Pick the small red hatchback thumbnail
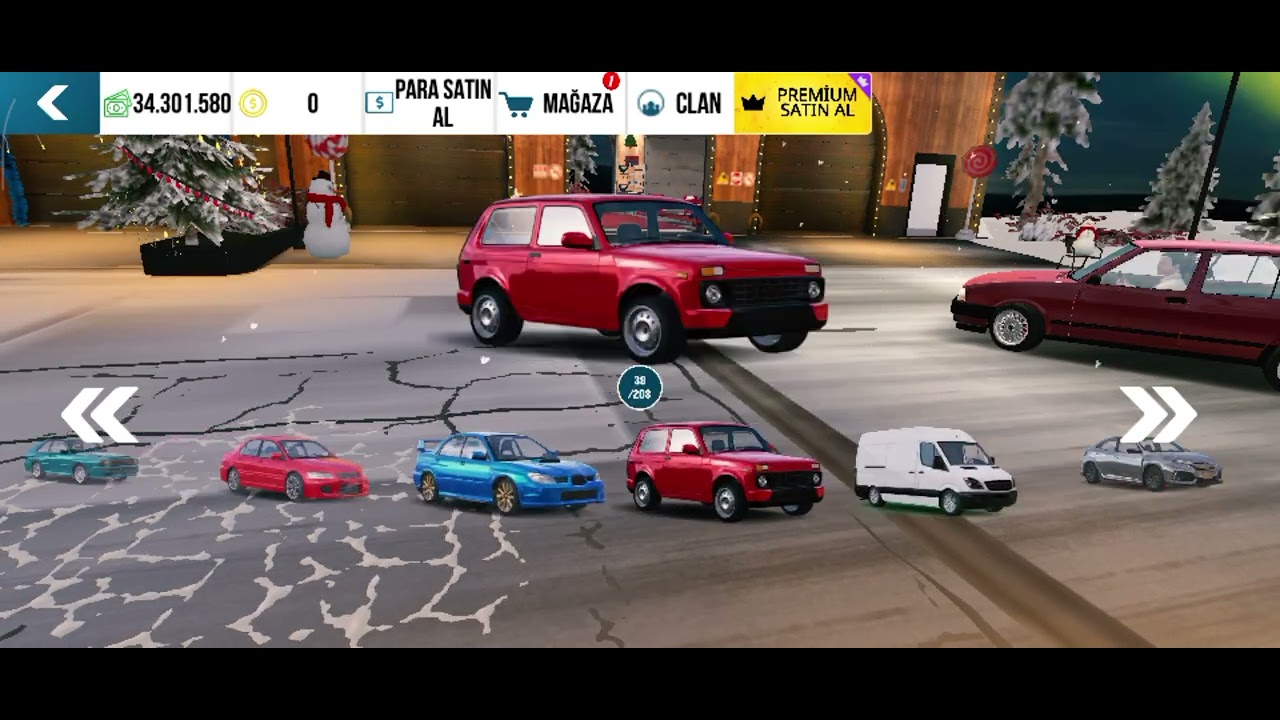Image resolution: width=1280 pixels, height=720 pixels. point(725,471)
